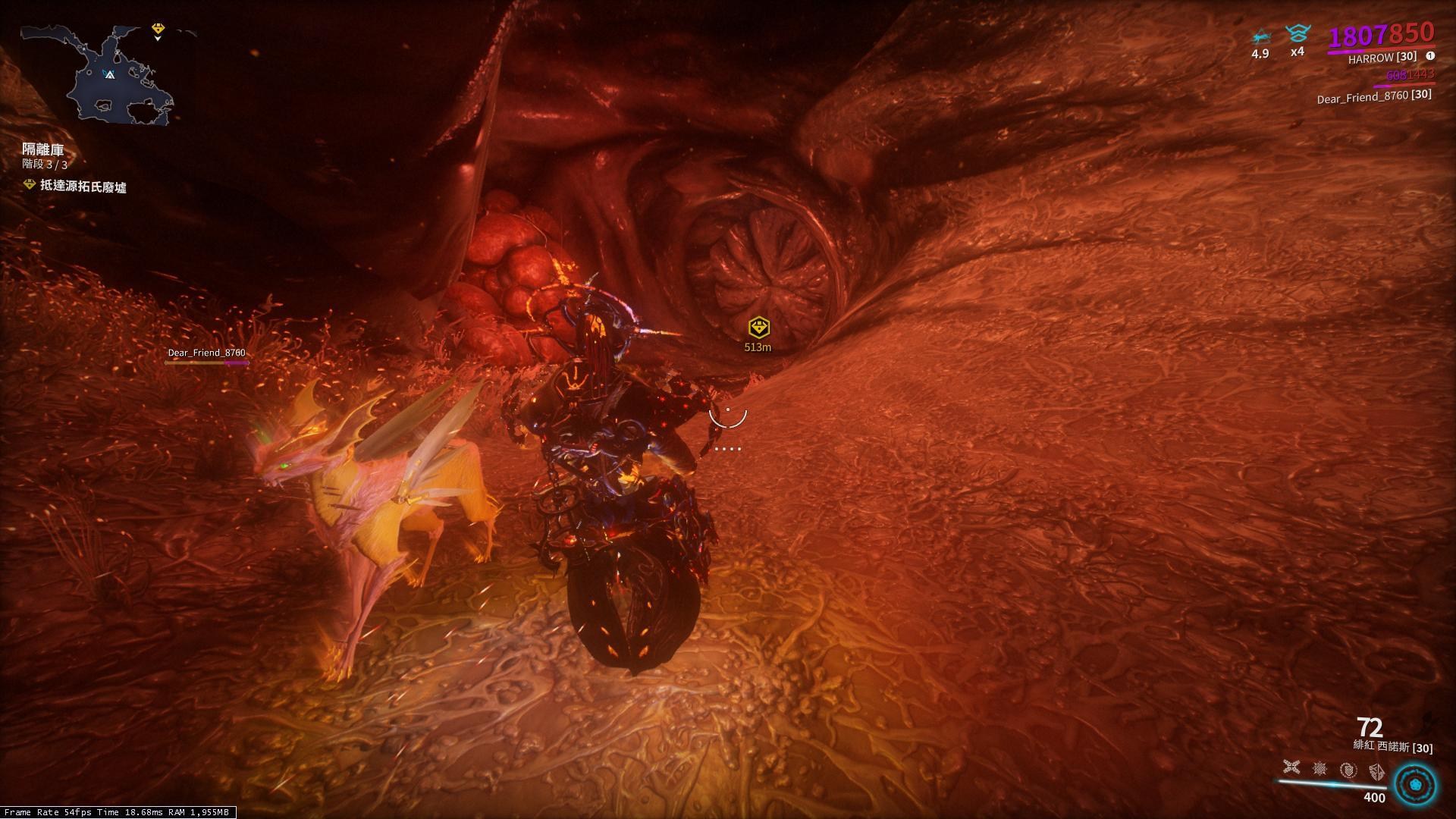
Task: Click the Dear_Friend_8760 companion nameplate
Action: click(x=206, y=353)
